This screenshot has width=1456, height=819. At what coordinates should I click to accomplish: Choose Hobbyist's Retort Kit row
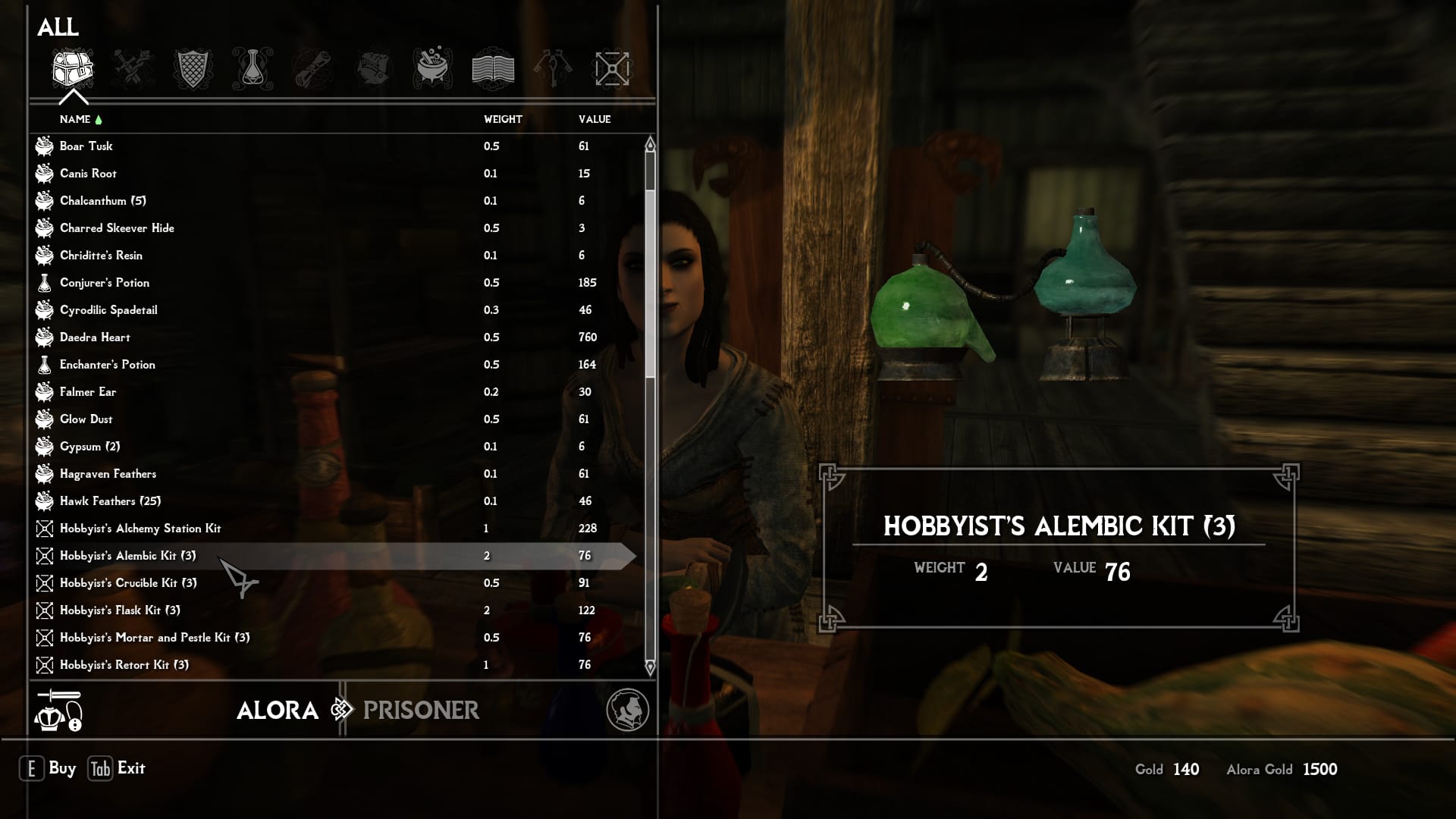pos(124,665)
